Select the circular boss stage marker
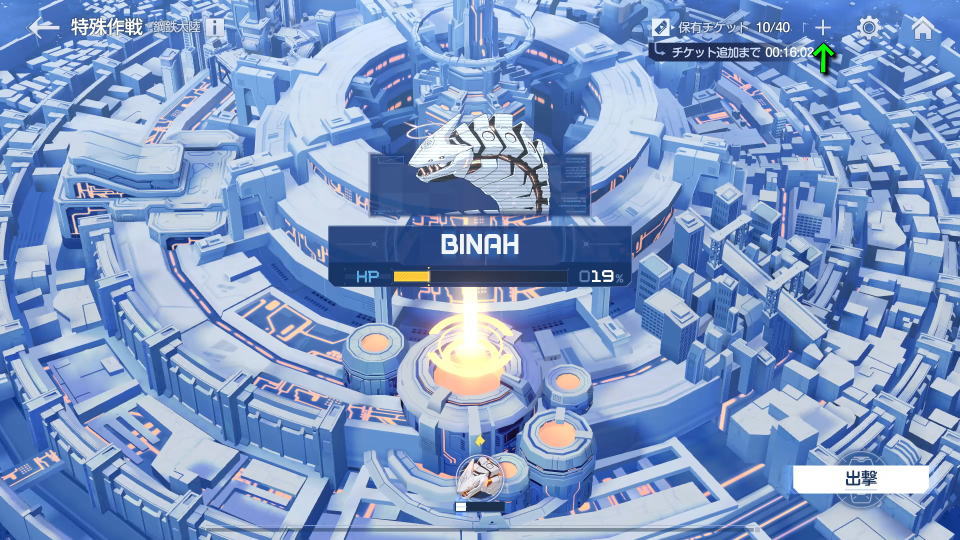 click(x=479, y=475)
